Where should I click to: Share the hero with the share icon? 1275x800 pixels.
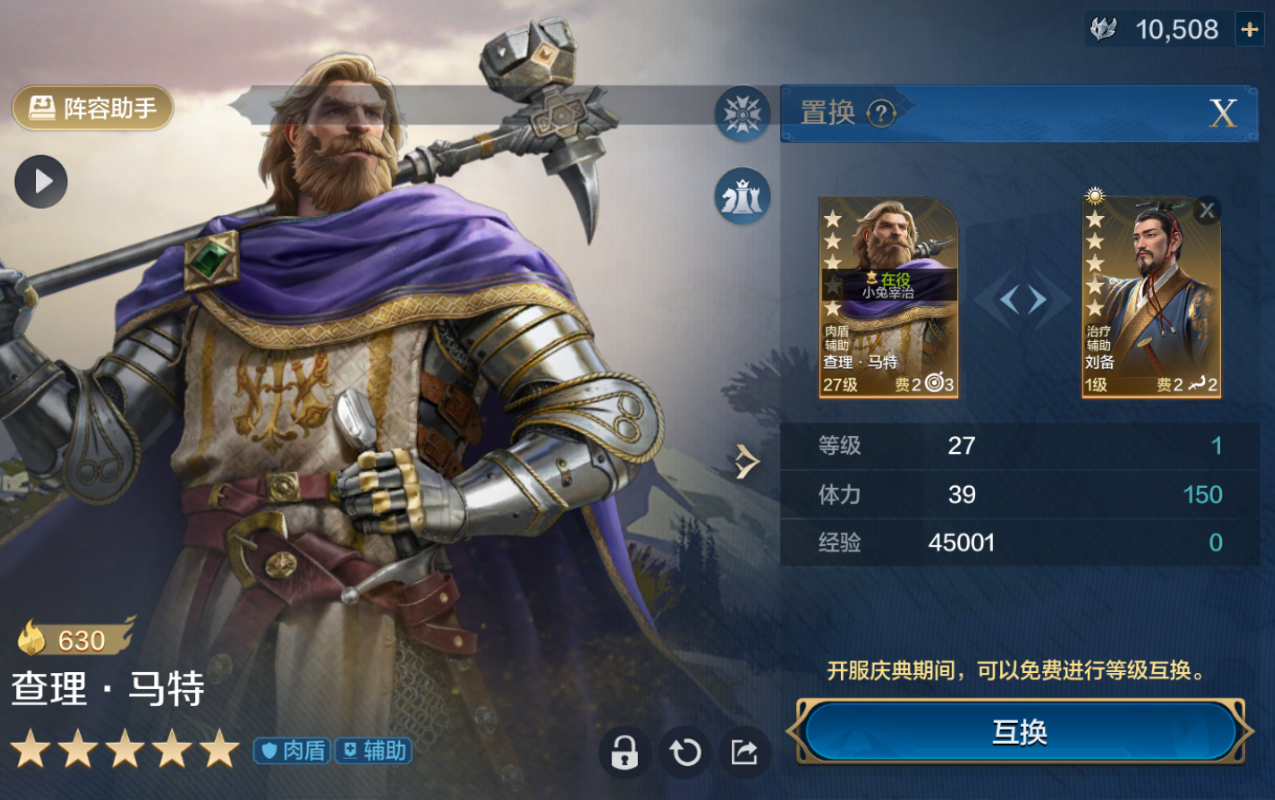[744, 752]
